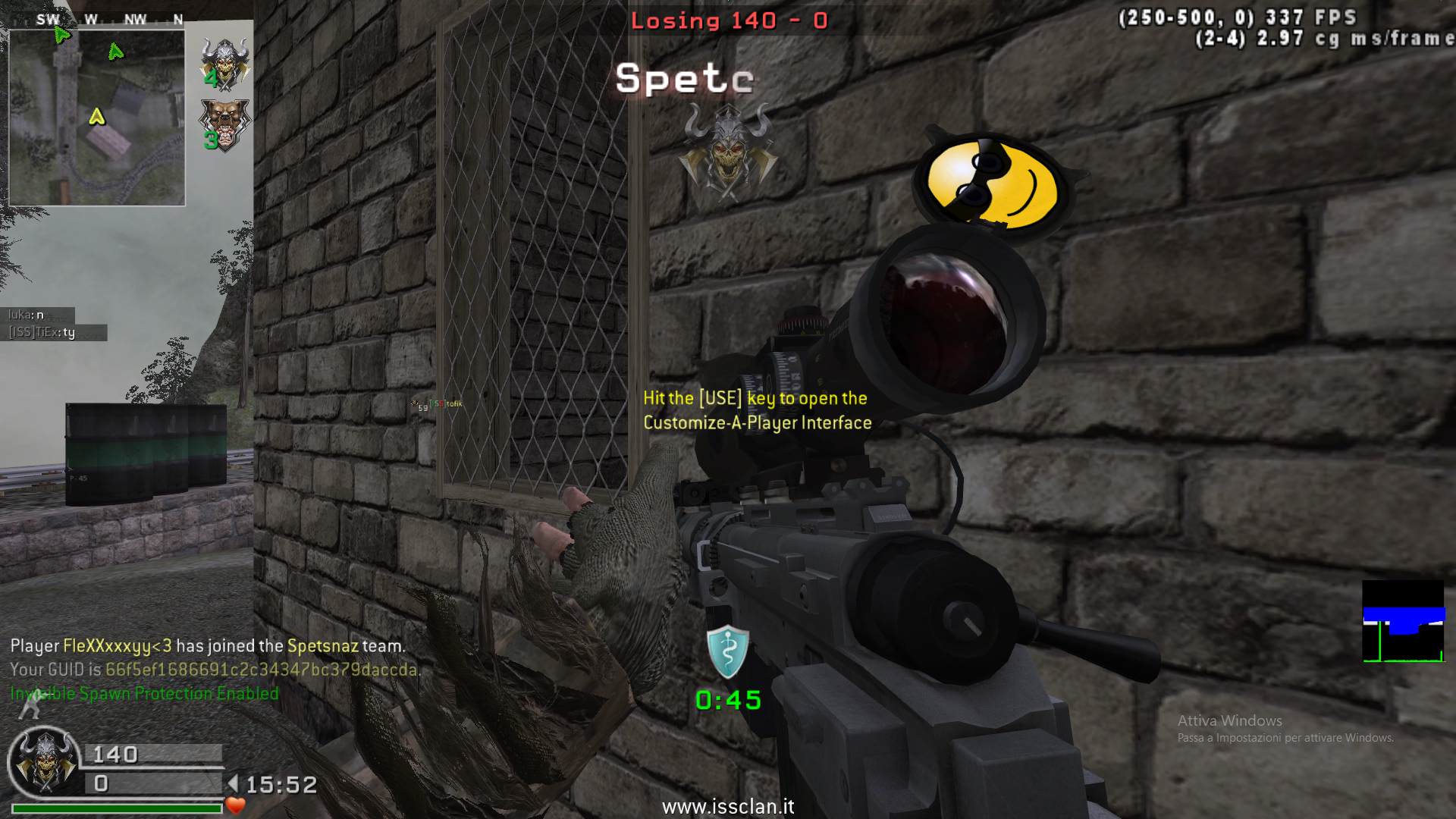This screenshot has width=1456, height=819.
Task: Click the Spetsnaz skull emblem near score bars
Action: coord(45,761)
